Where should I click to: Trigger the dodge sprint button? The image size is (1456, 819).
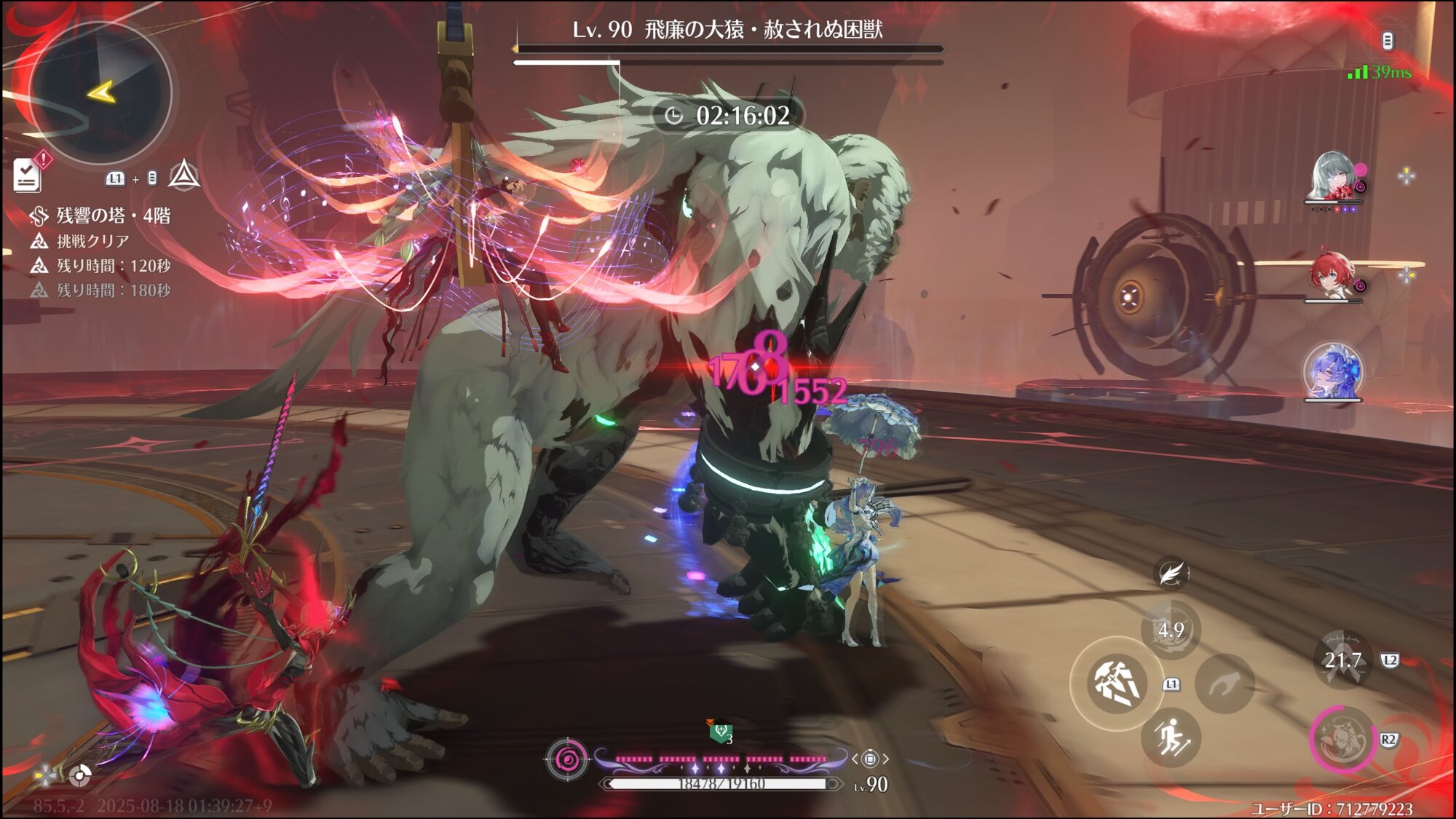pyautogui.click(x=1171, y=737)
